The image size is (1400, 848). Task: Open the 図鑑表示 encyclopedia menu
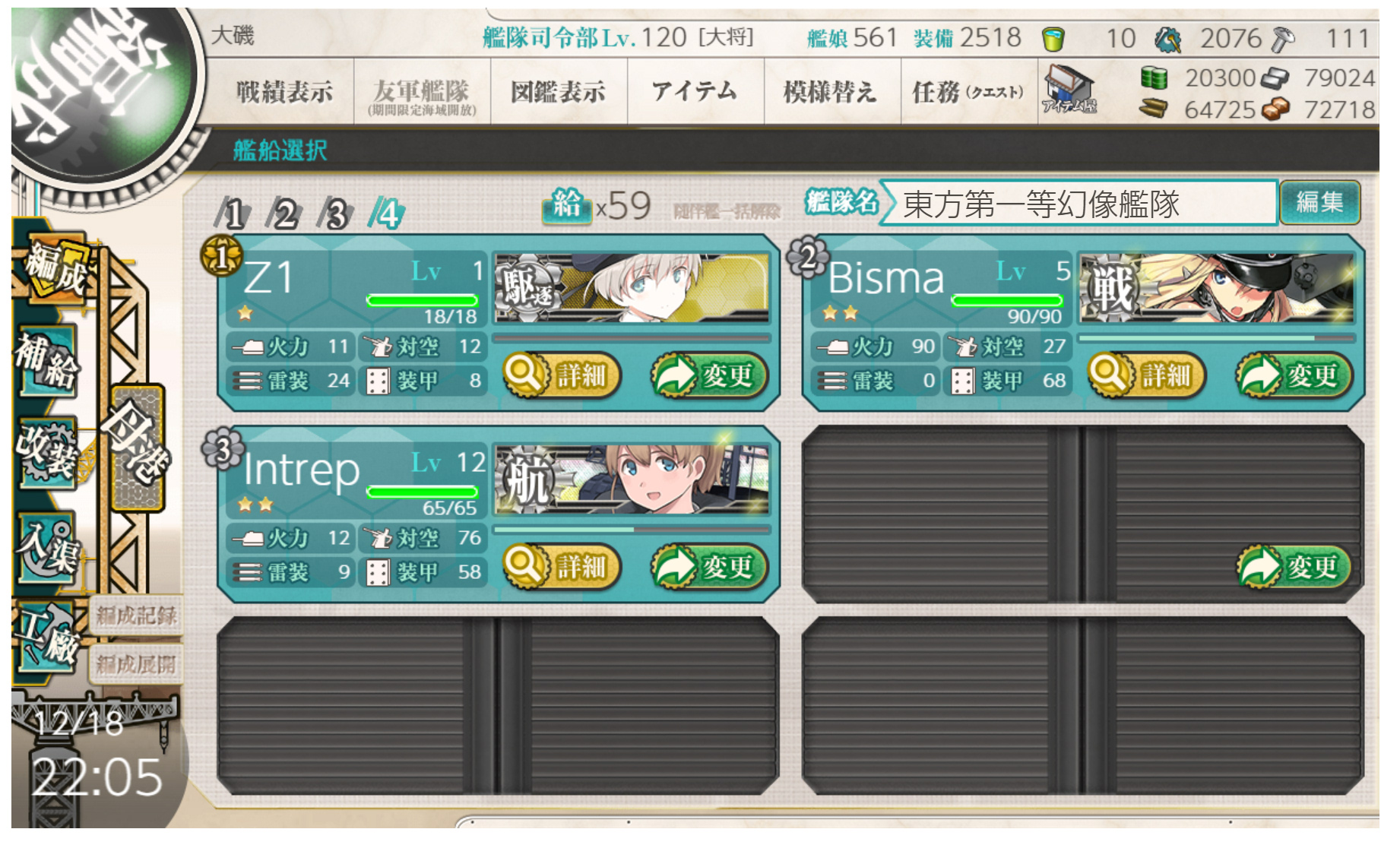click(559, 92)
